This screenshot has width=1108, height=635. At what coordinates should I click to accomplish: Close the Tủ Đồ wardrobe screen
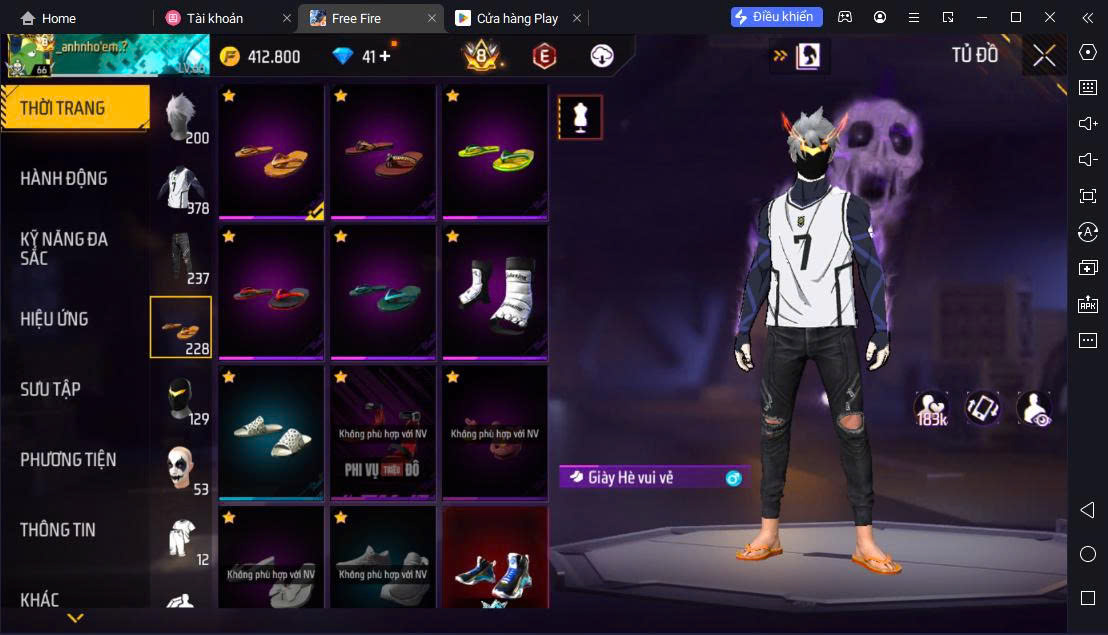coord(1044,56)
